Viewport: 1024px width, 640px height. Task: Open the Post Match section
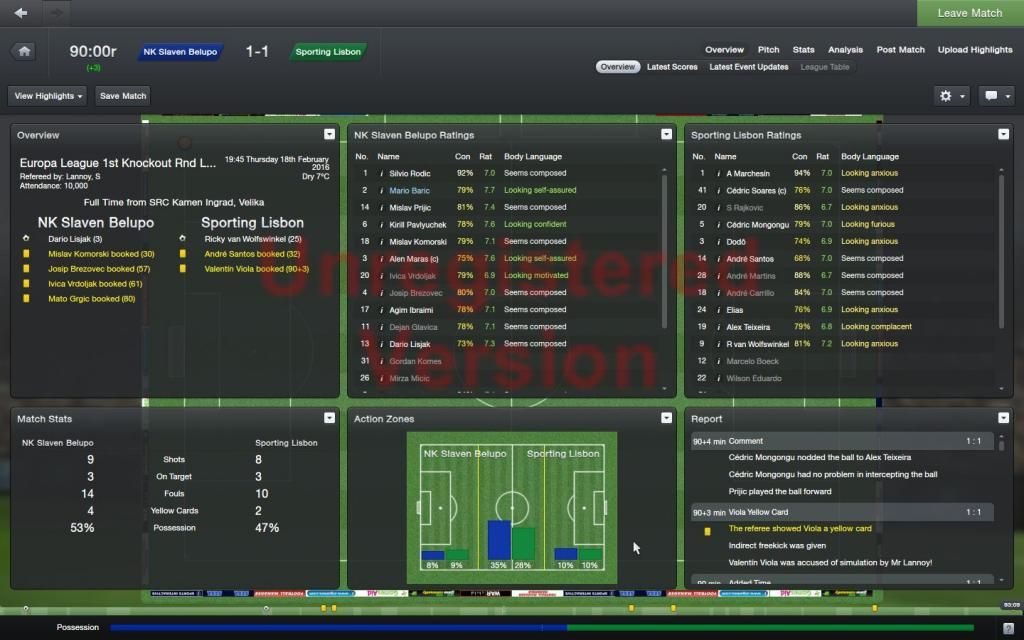coord(900,50)
